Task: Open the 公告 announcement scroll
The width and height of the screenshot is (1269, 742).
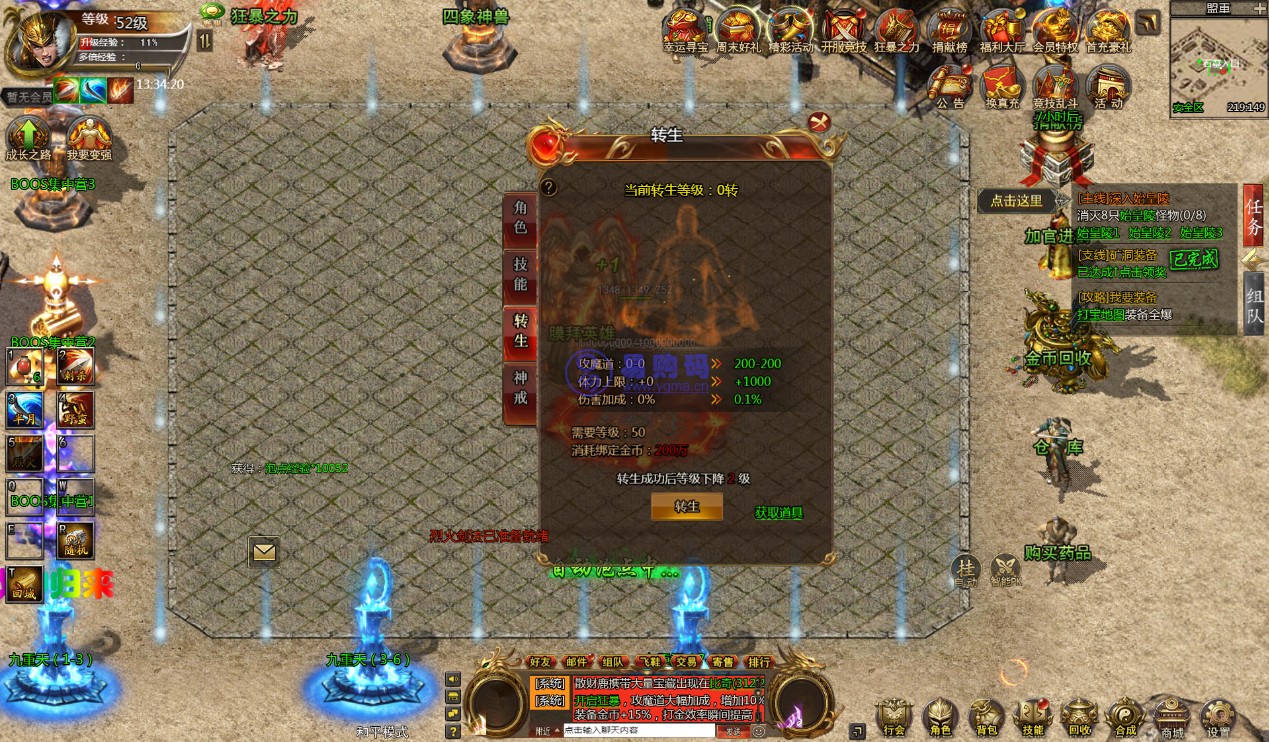Action: 950,86
